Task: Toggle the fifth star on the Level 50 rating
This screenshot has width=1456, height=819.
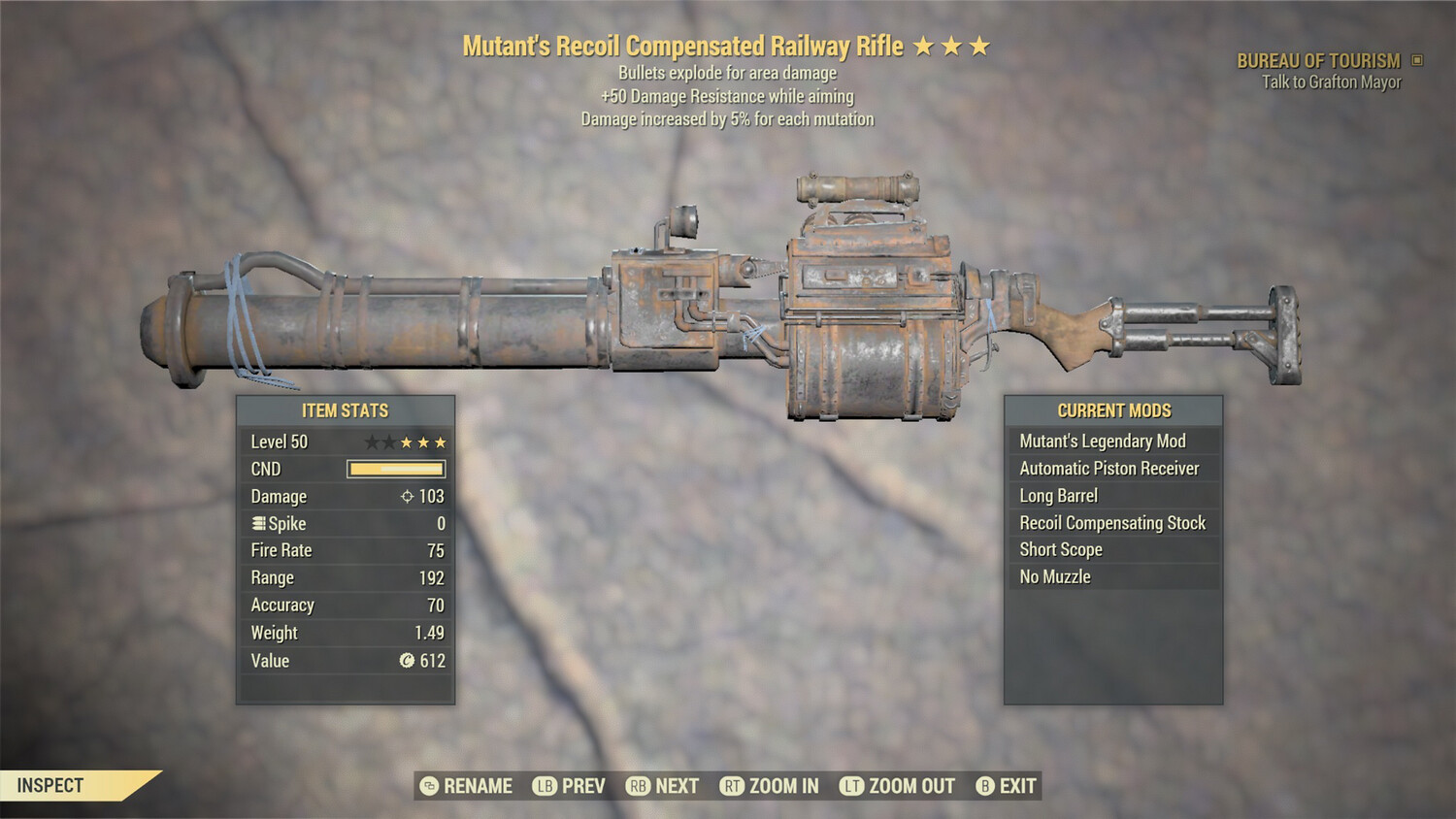Action: (x=439, y=442)
